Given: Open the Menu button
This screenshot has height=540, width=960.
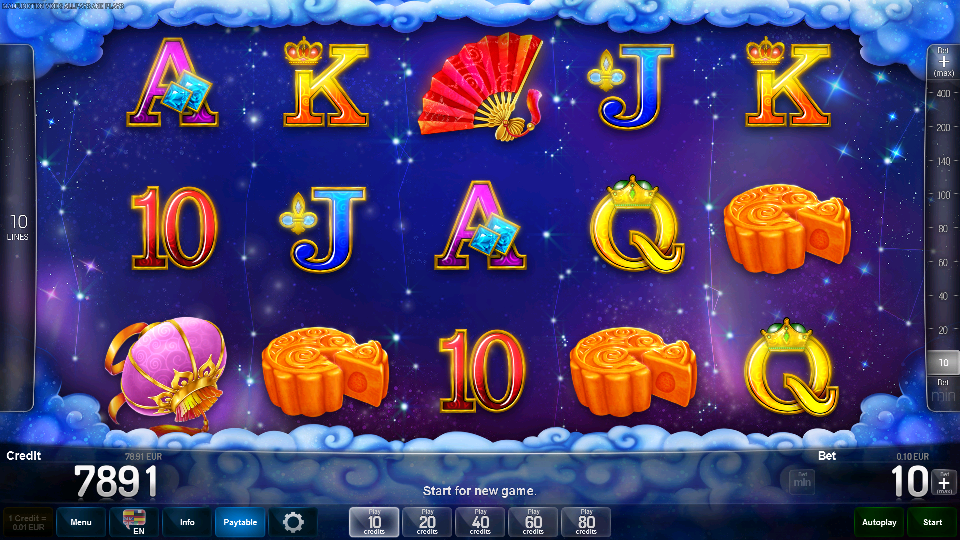Looking at the screenshot, I should [81, 522].
